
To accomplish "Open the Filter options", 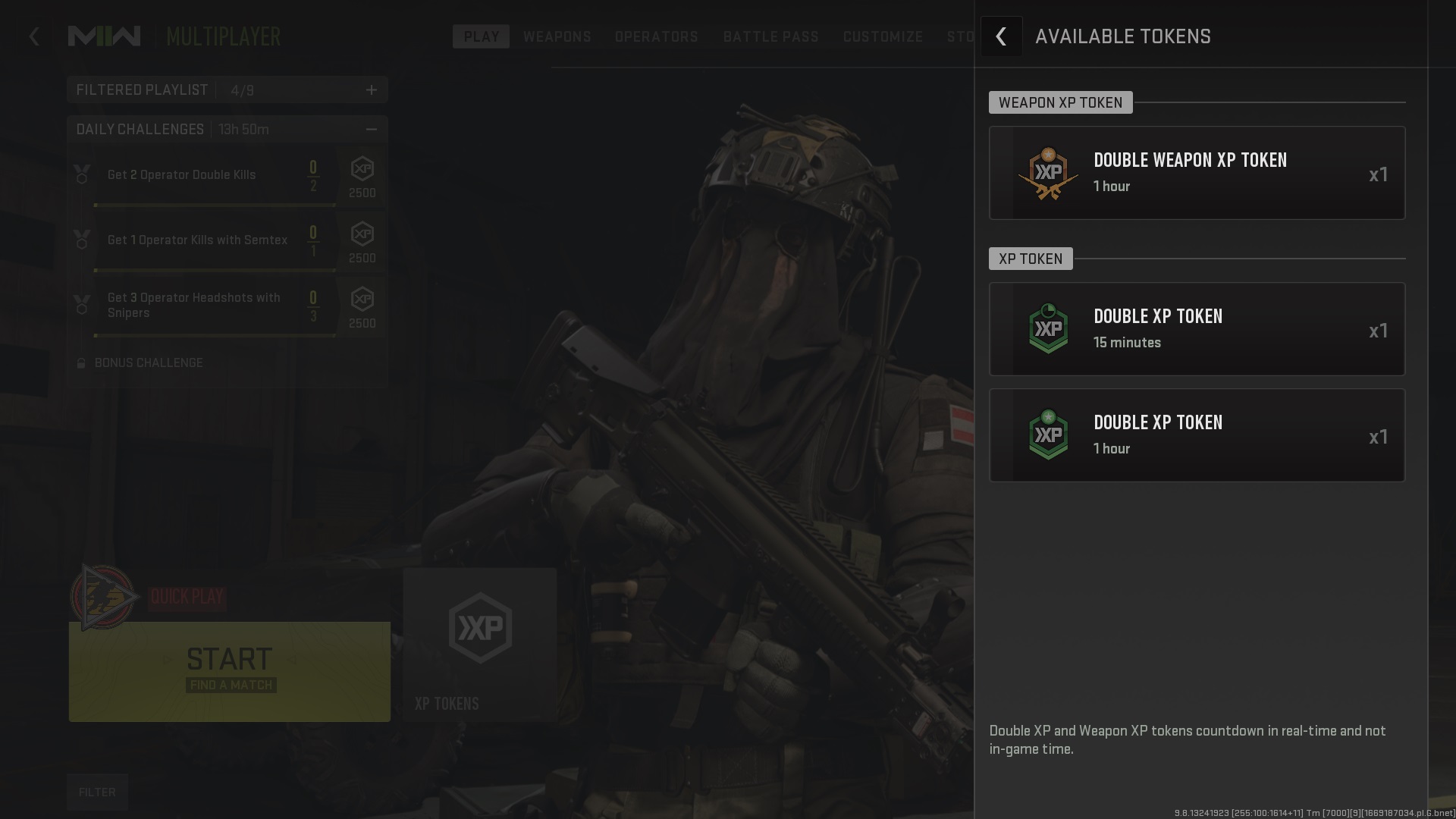I will pyautogui.click(x=97, y=792).
